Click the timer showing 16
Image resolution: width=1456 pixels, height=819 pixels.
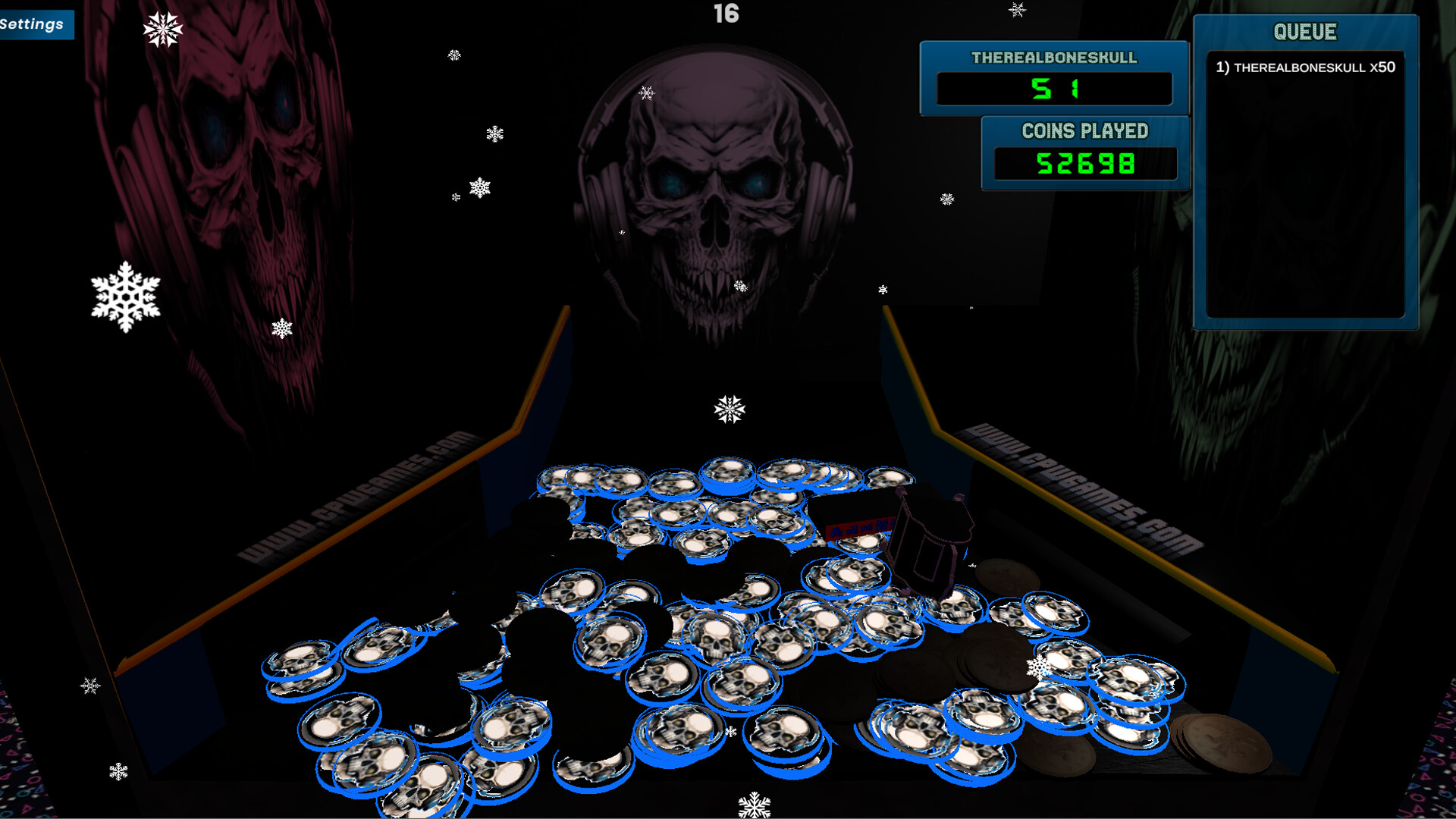pos(725,12)
